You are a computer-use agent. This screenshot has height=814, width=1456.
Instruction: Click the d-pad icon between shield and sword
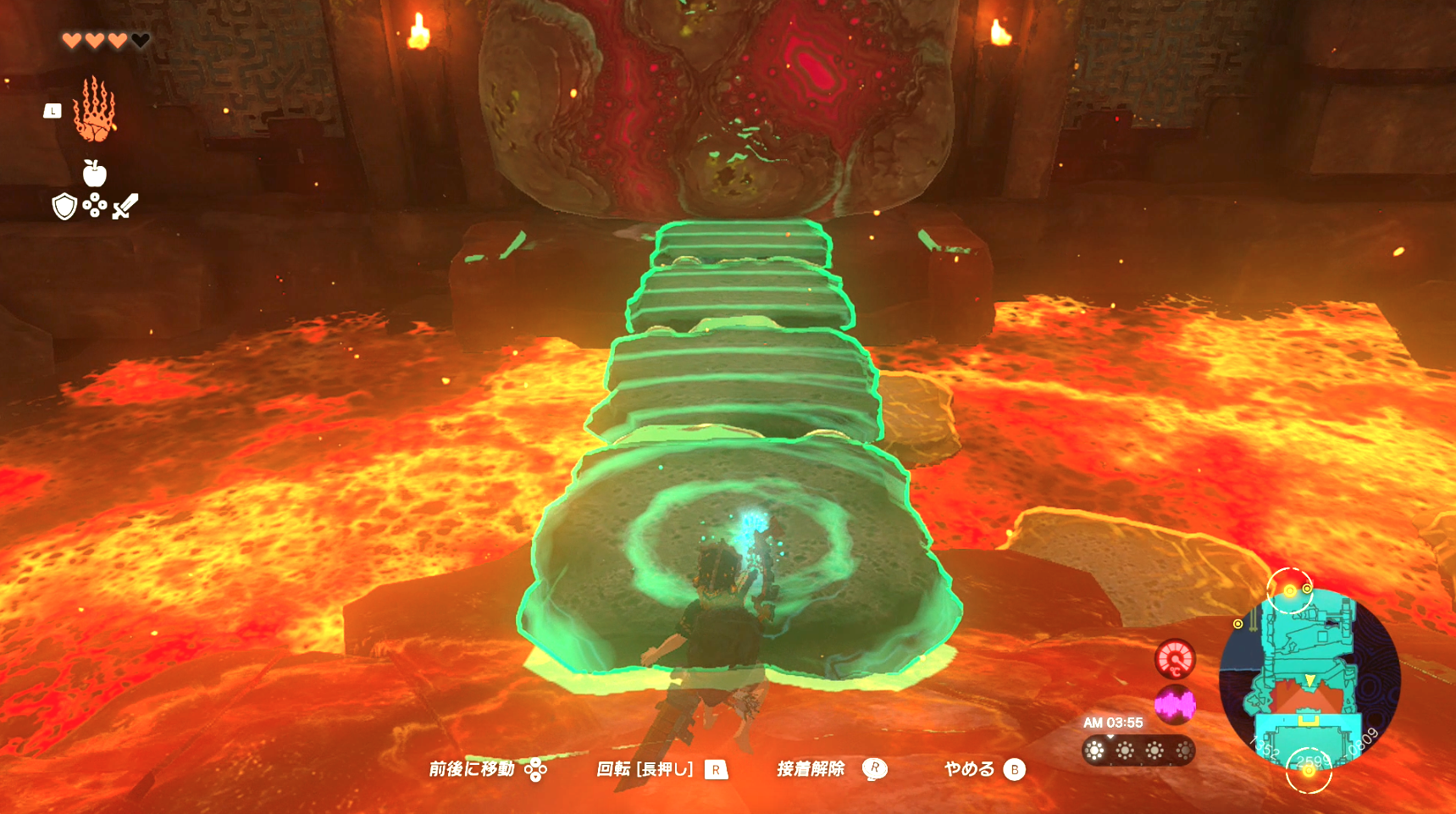(x=94, y=205)
